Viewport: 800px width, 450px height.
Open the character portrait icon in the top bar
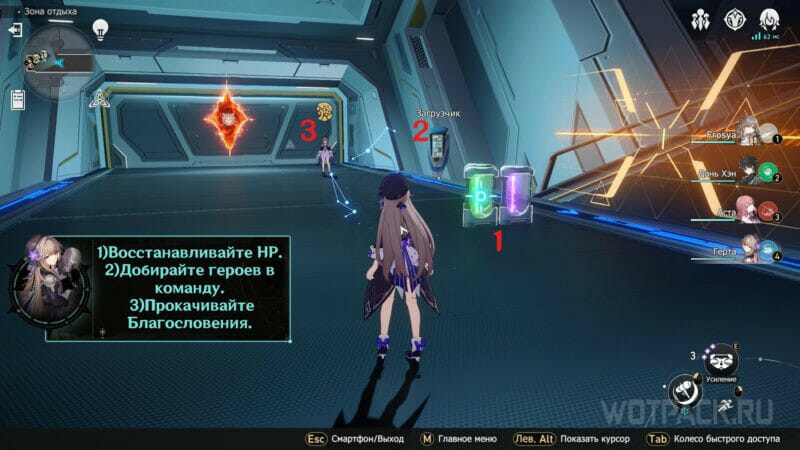click(x=769, y=19)
